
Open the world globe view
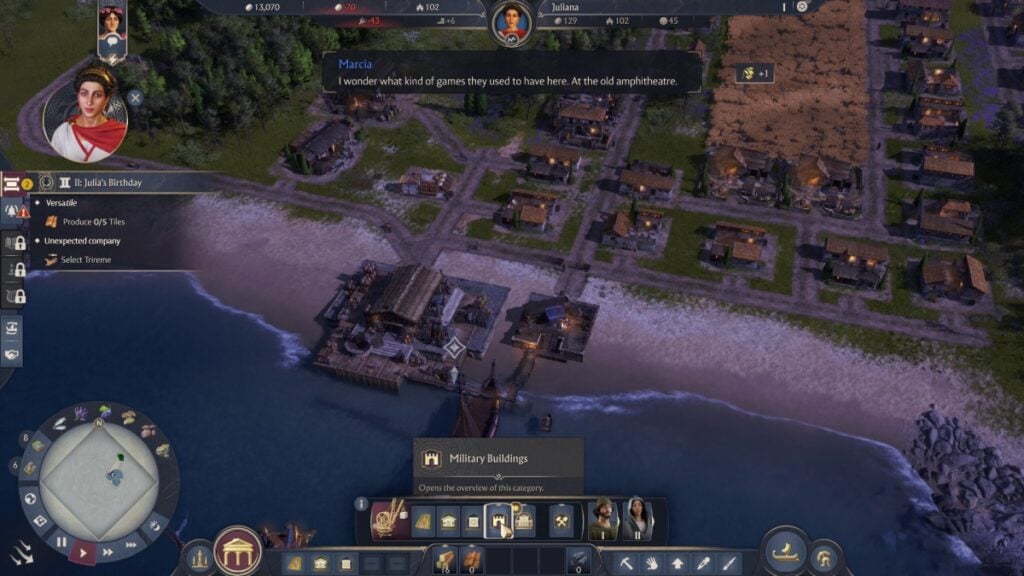tap(31, 498)
